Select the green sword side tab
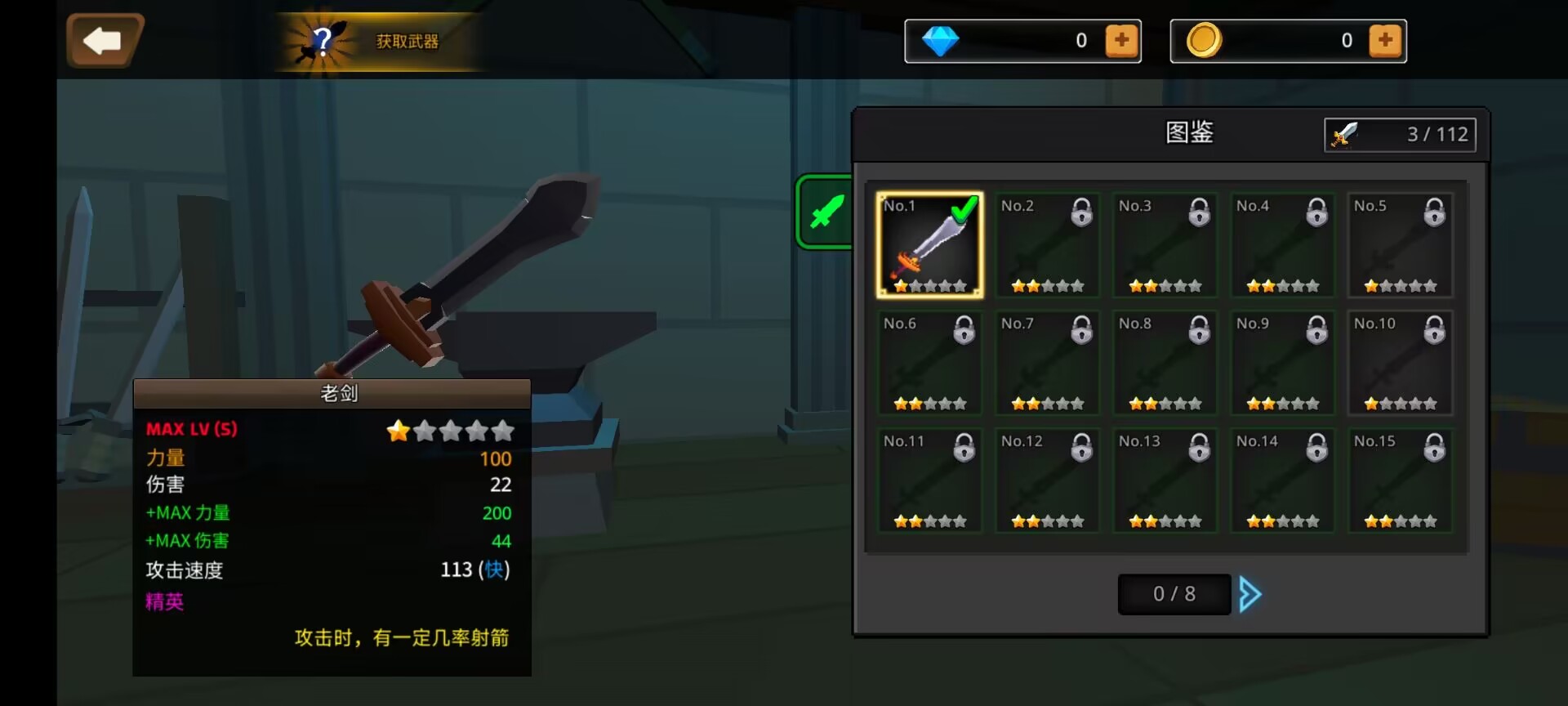Viewport: 1568px width, 706px height. click(x=826, y=212)
